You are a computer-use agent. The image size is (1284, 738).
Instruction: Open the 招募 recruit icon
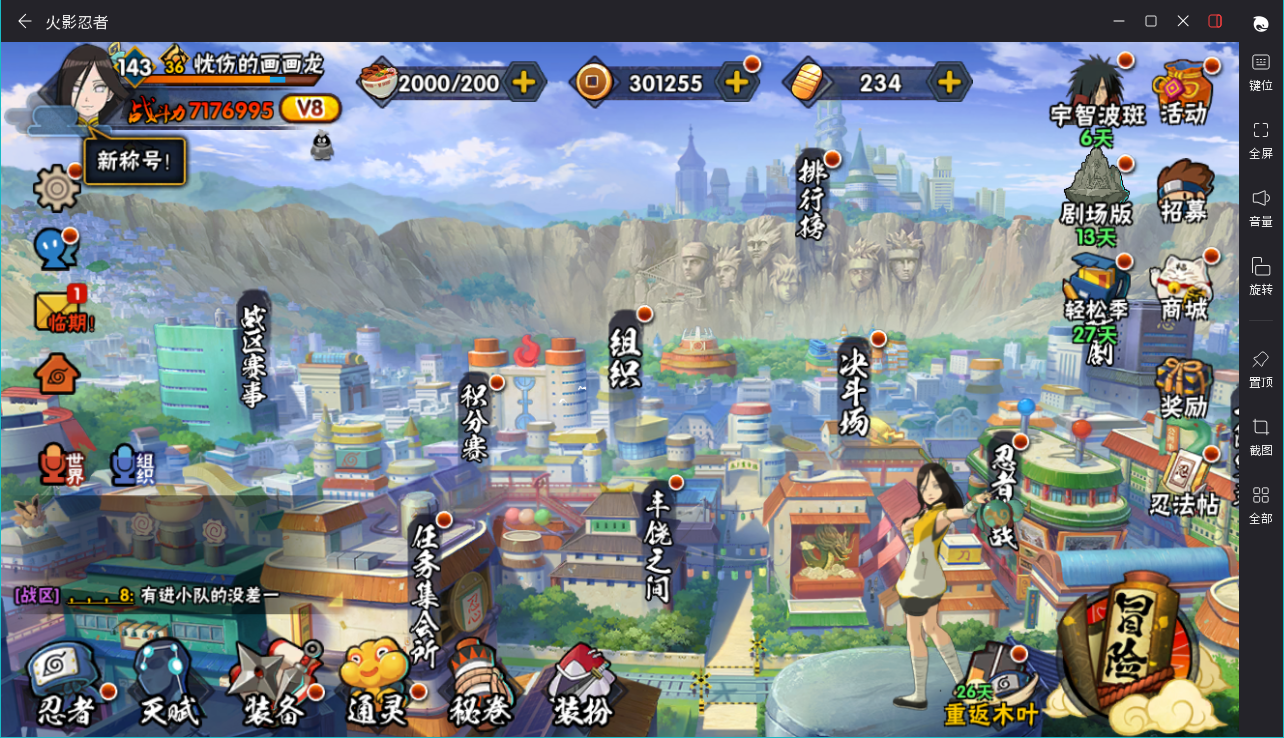pos(1184,191)
